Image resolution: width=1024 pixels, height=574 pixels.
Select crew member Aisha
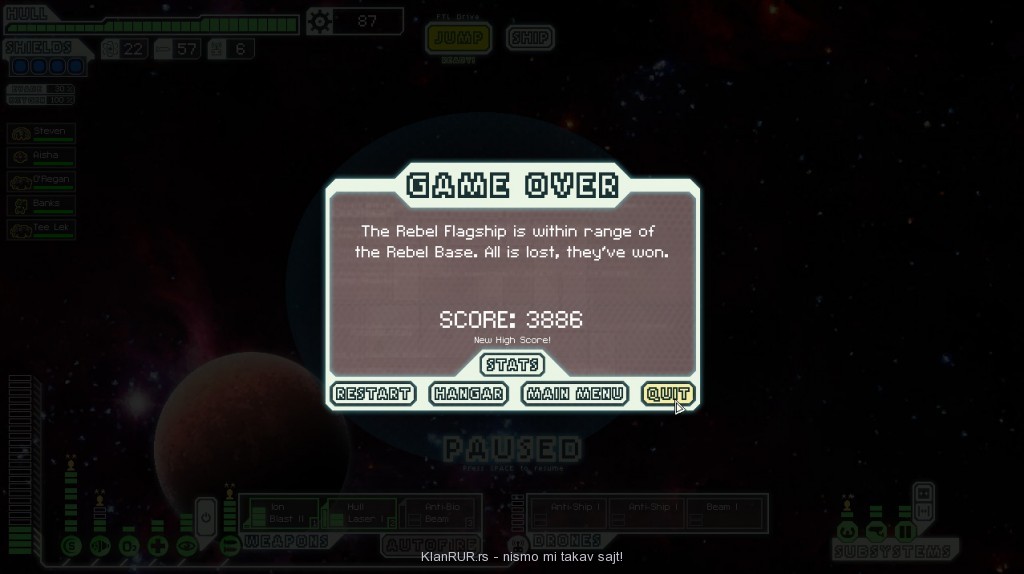(41, 157)
